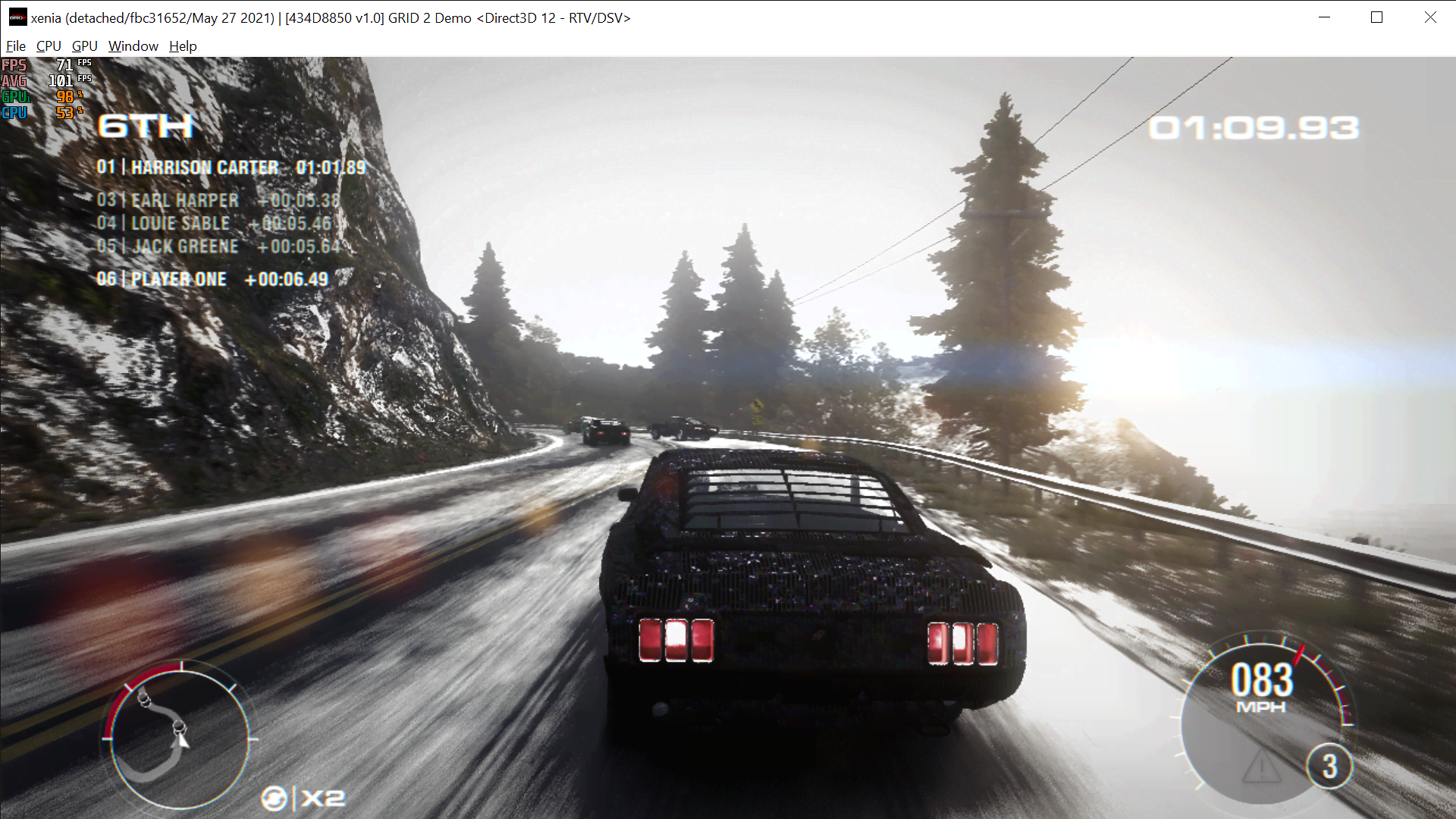This screenshot has height=819, width=1456.
Task: Click the gear indicator showing 3
Action: click(1332, 767)
